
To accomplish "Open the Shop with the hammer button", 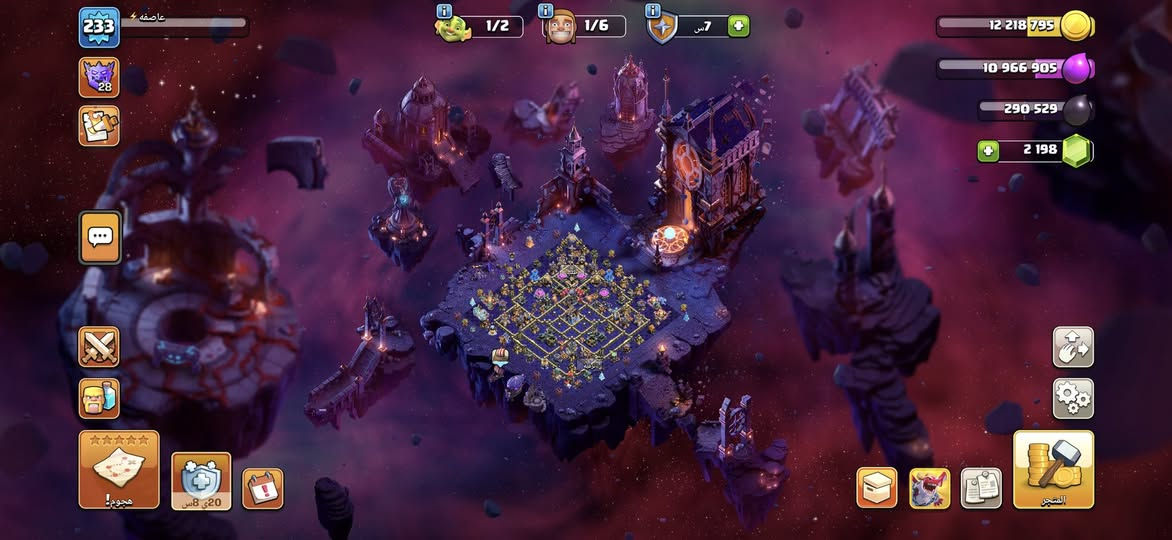I will click(1053, 469).
